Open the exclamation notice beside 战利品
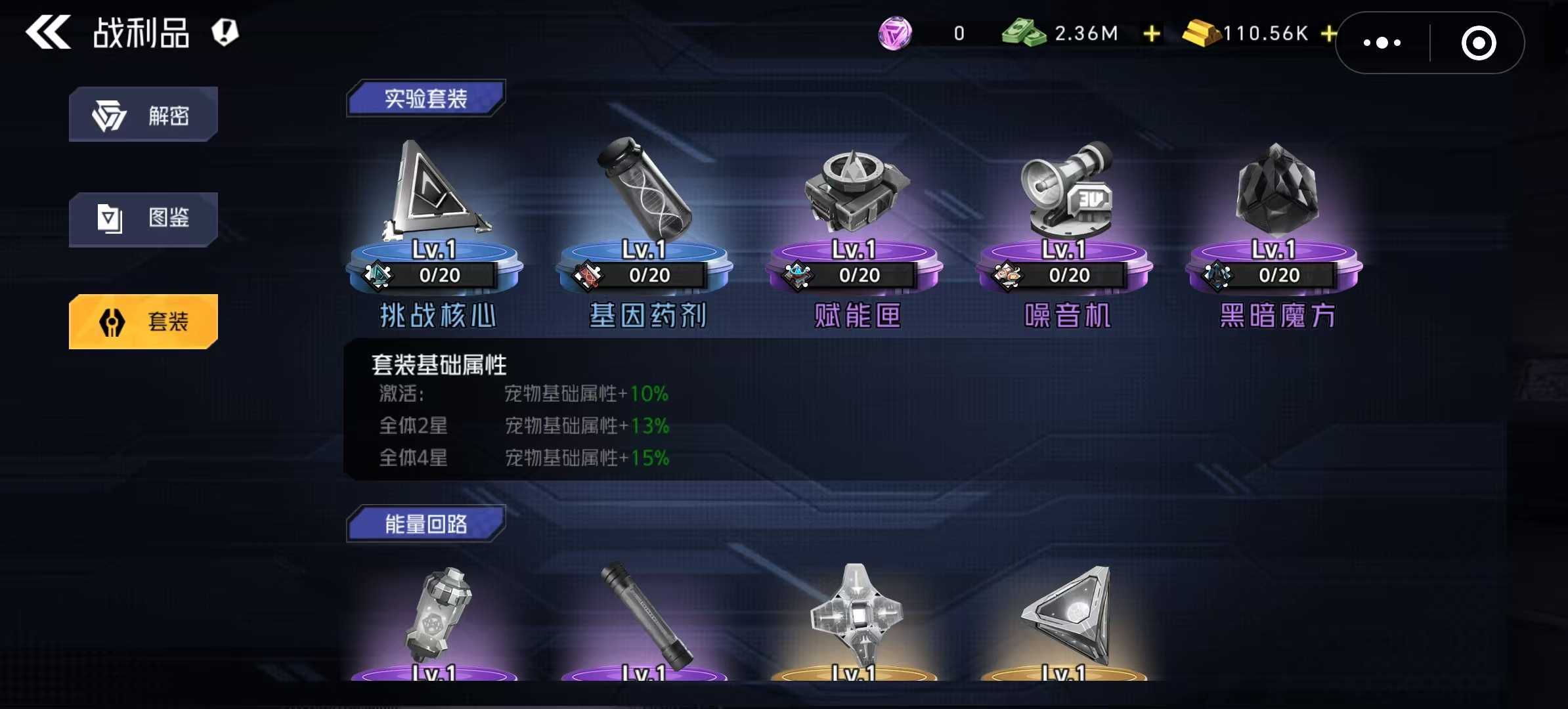The height and width of the screenshot is (709, 1568). pos(224,32)
